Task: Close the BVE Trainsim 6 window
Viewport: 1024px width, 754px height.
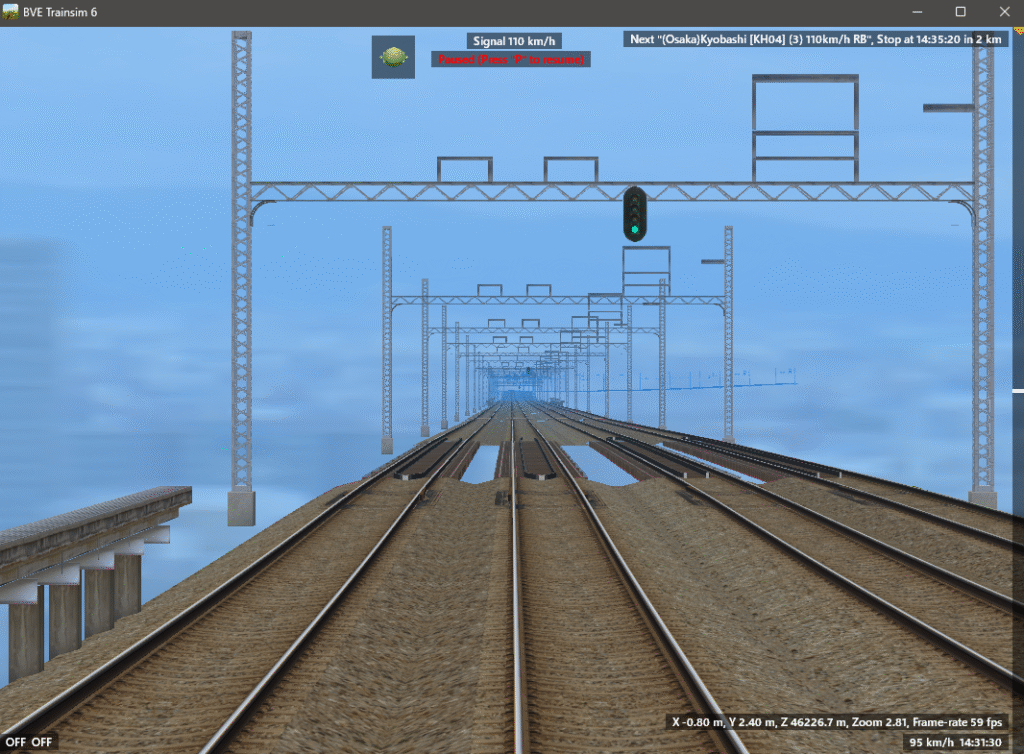Action: tap(1001, 12)
